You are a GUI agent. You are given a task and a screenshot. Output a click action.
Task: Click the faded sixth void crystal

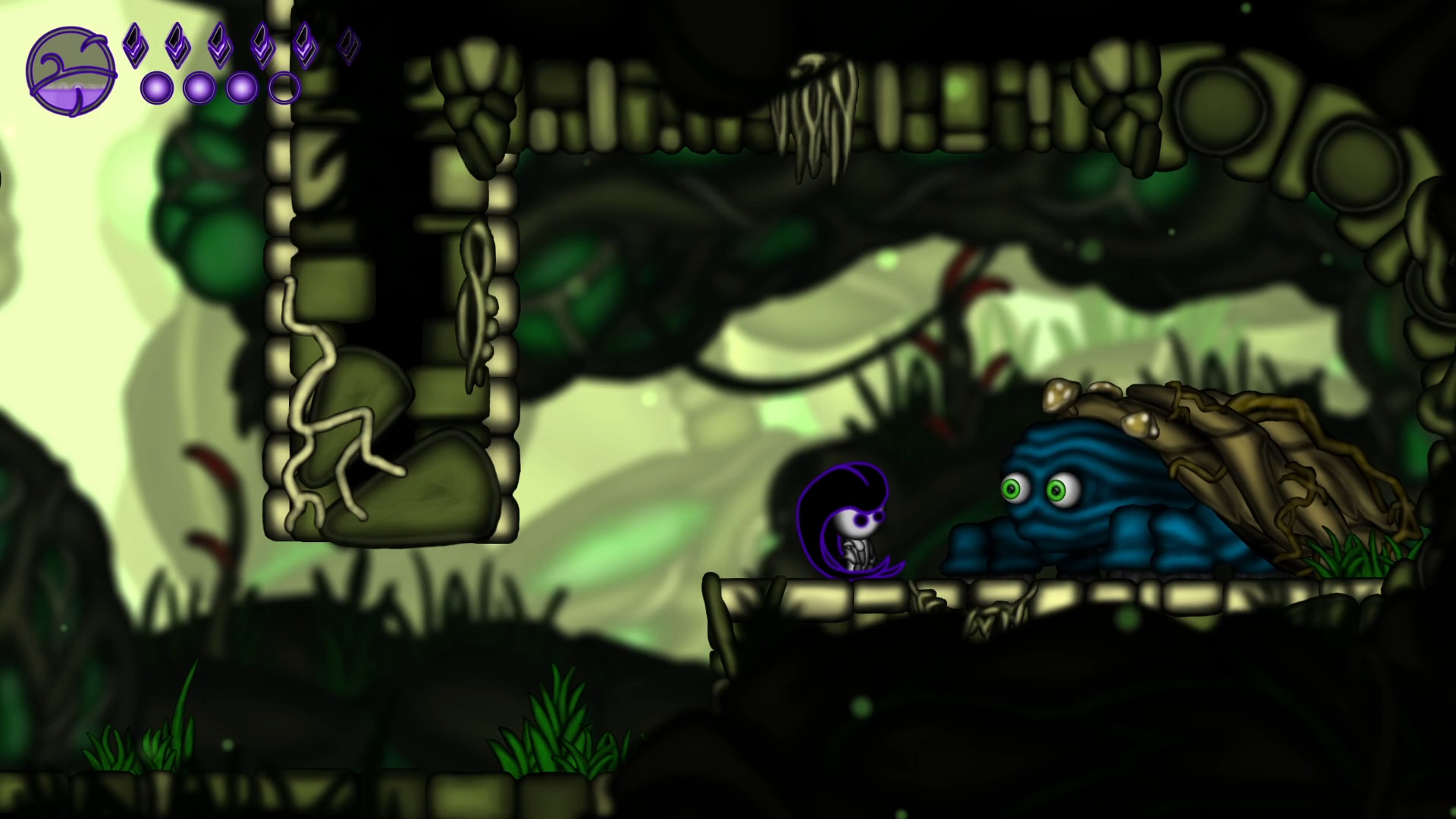[x=350, y=44]
